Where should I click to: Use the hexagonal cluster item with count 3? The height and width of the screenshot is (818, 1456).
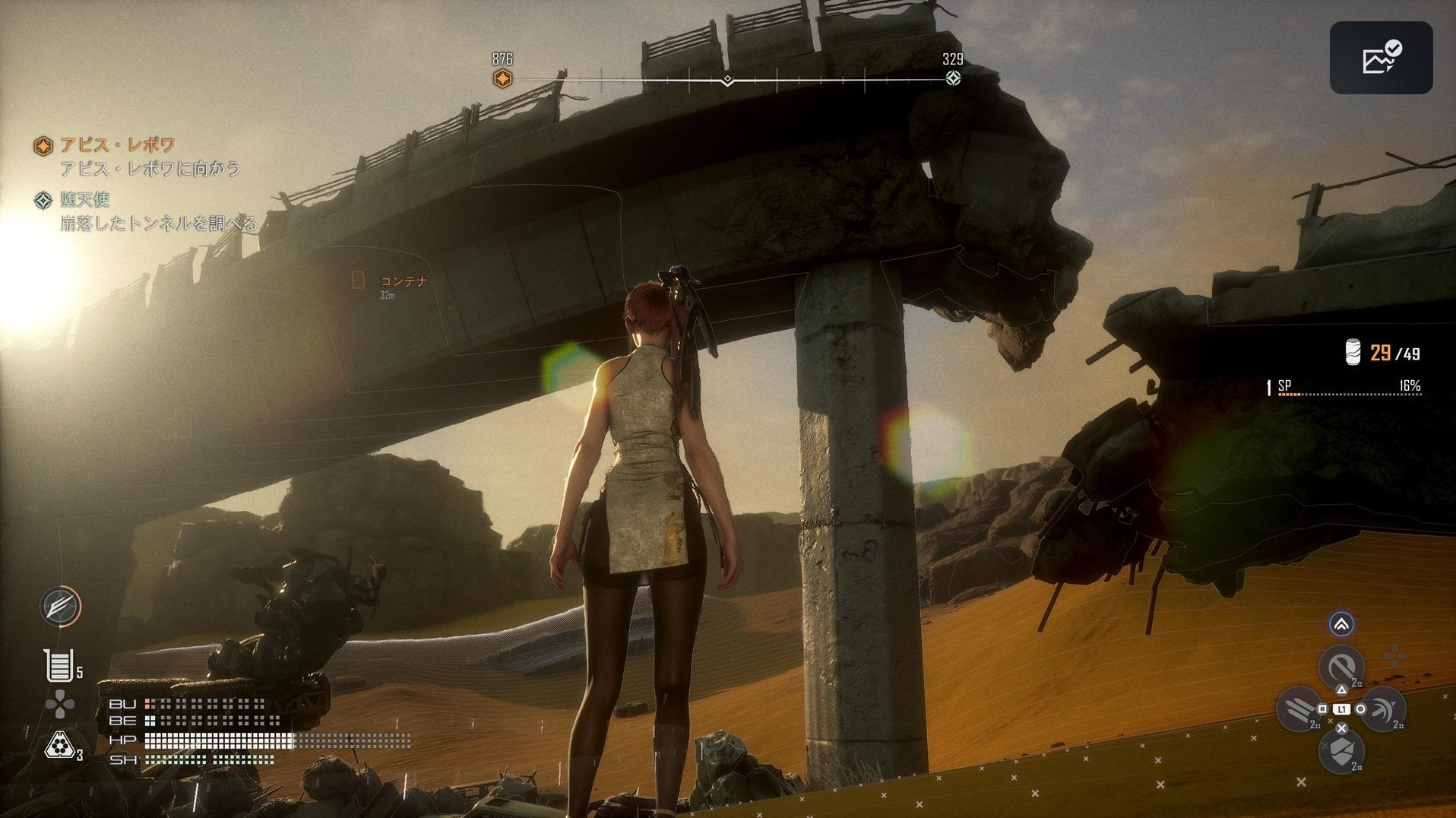pyautogui.click(x=59, y=747)
